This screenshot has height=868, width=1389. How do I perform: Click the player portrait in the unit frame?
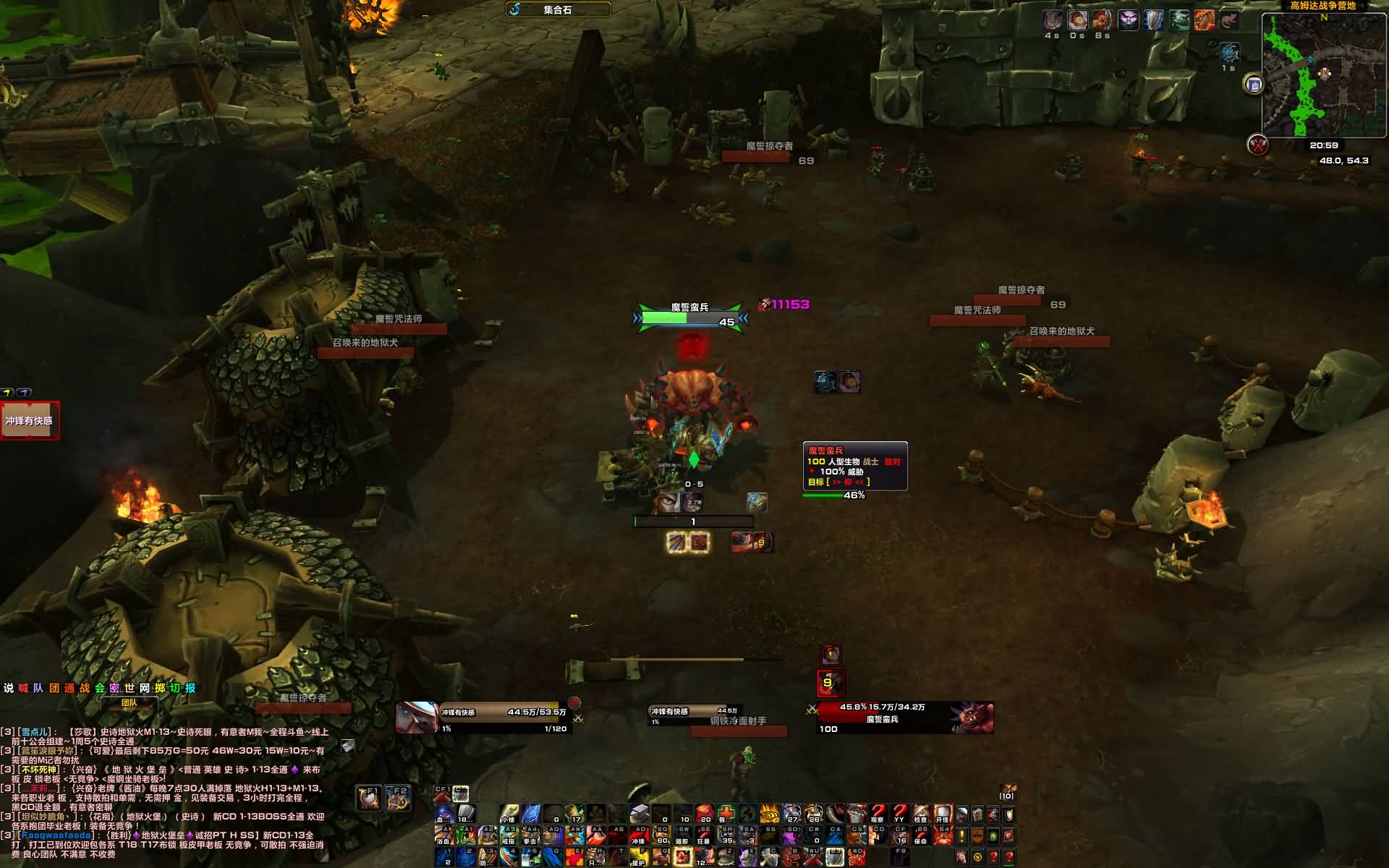coord(417,718)
